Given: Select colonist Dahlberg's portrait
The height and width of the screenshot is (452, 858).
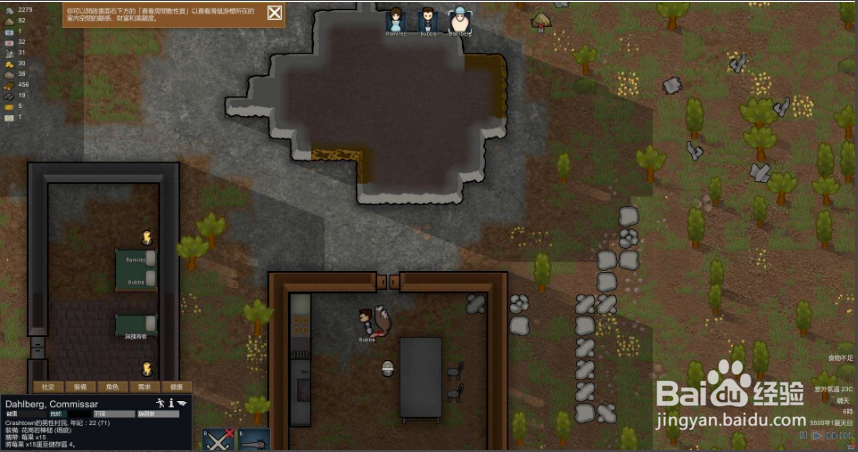Looking at the screenshot, I should [459, 20].
